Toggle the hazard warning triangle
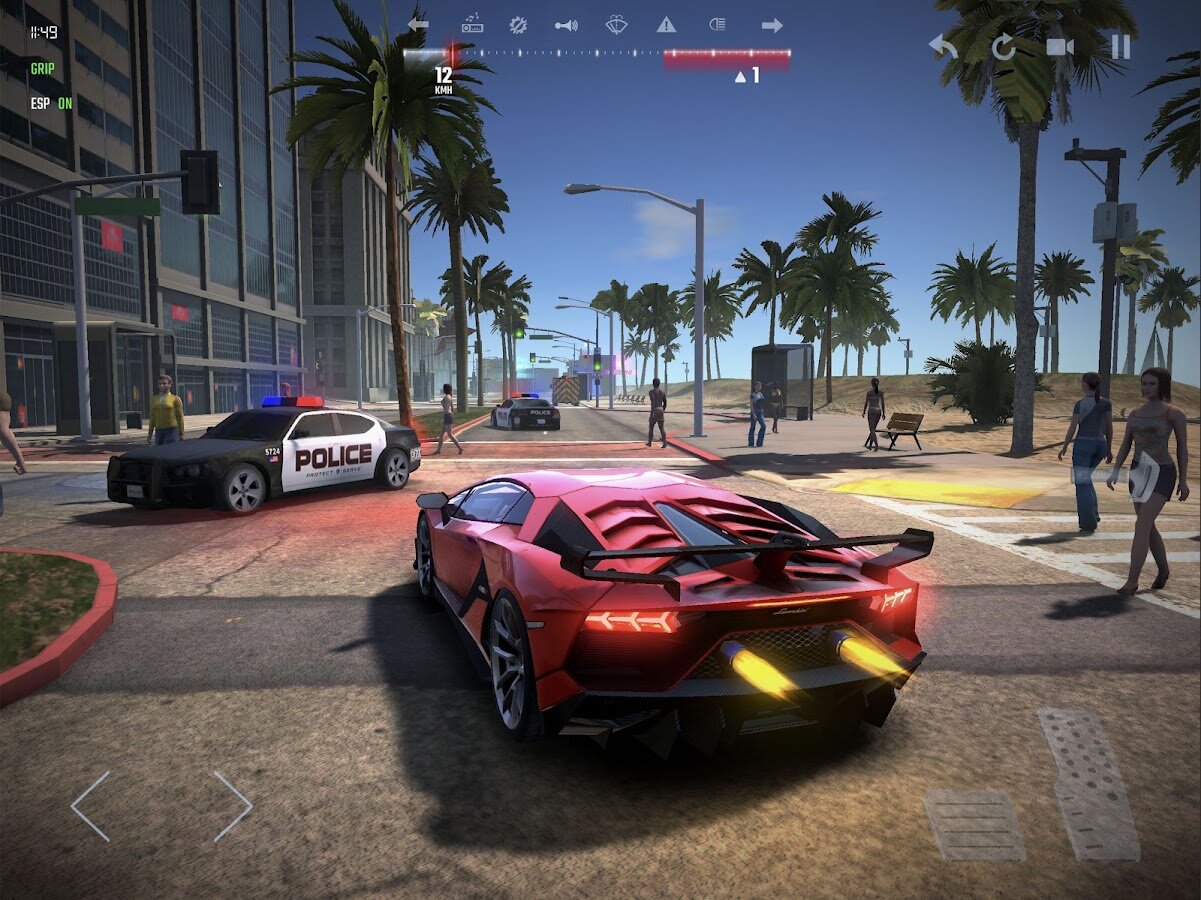 click(x=666, y=25)
